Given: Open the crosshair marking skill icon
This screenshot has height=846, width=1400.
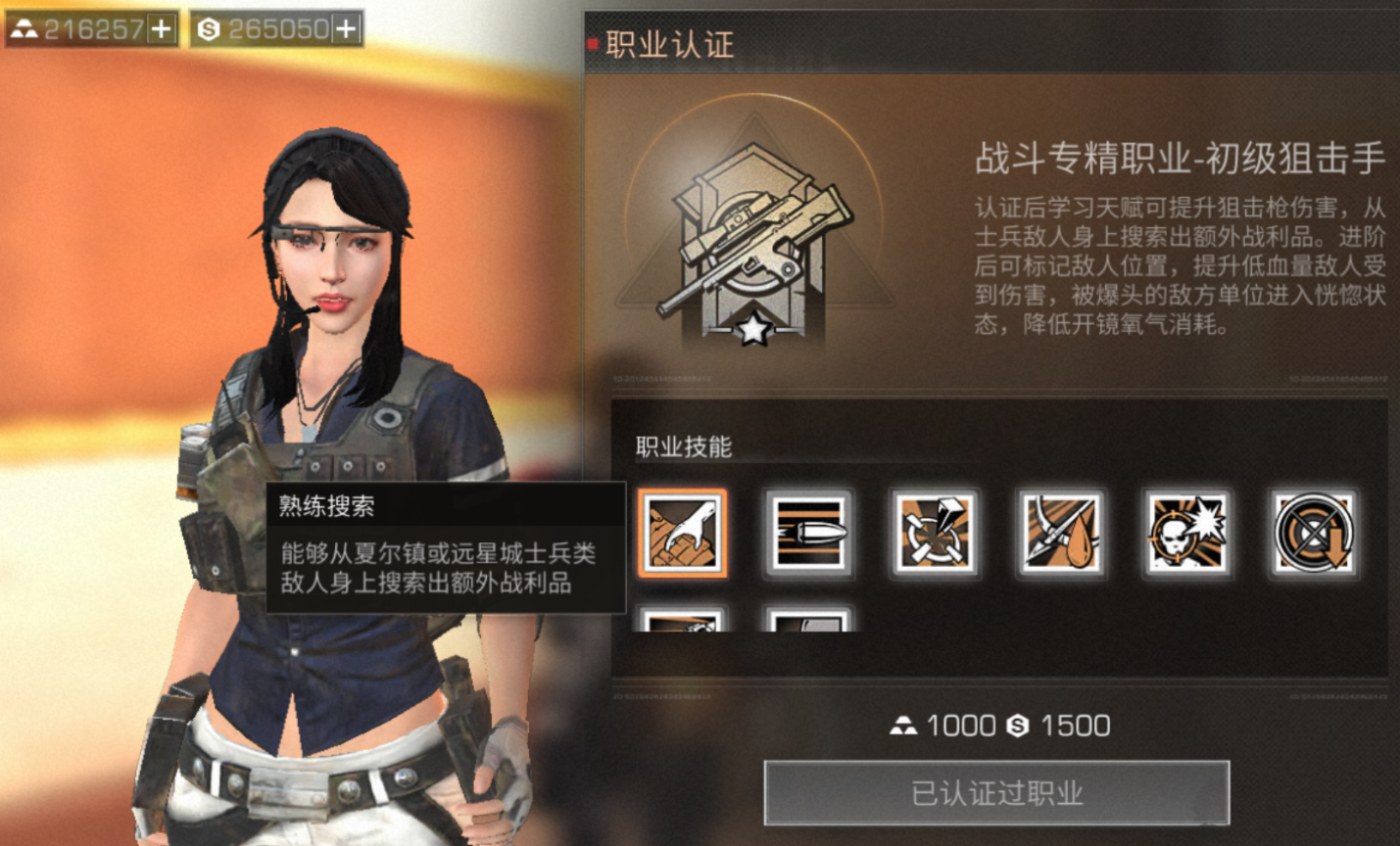Looking at the screenshot, I should 936,534.
